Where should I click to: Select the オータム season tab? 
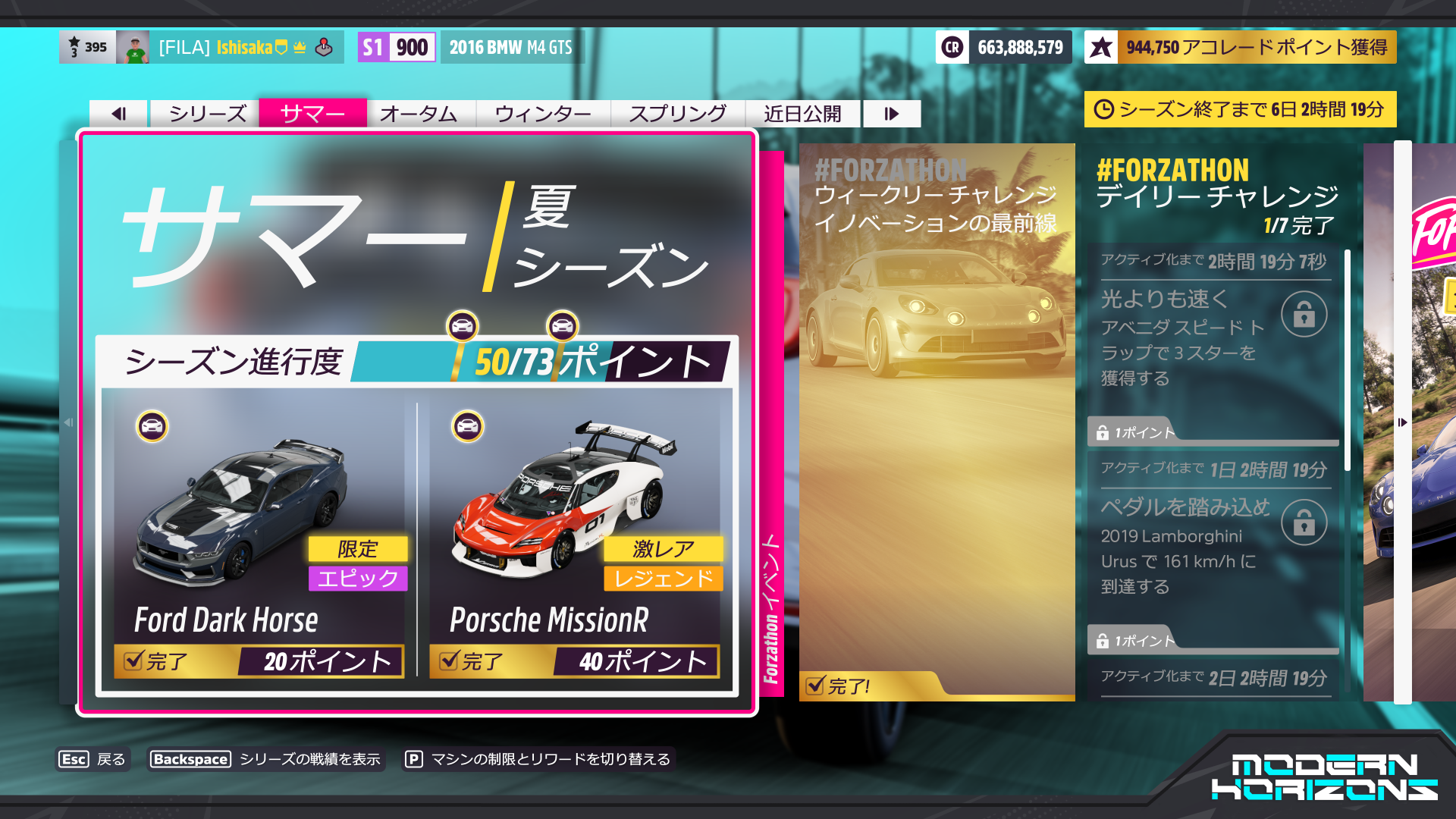[421, 113]
